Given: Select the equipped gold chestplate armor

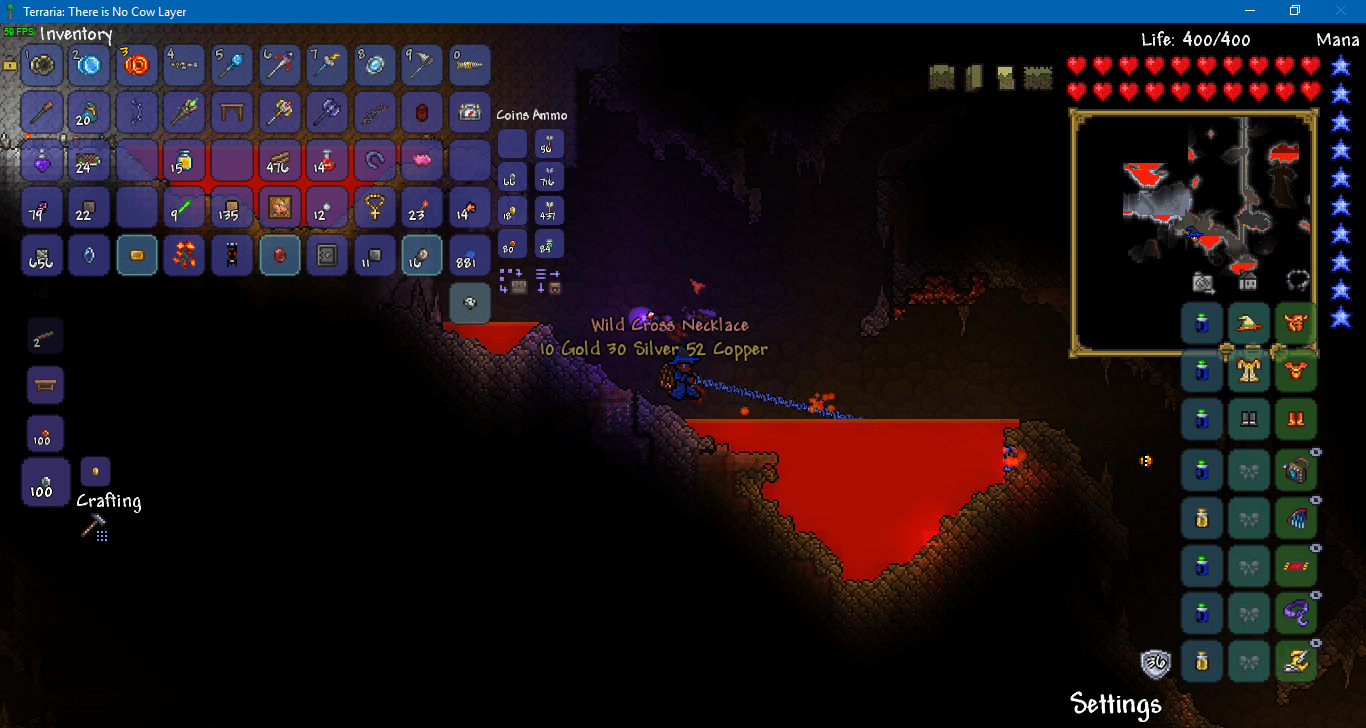Looking at the screenshot, I should click(x=1249, y=372).
